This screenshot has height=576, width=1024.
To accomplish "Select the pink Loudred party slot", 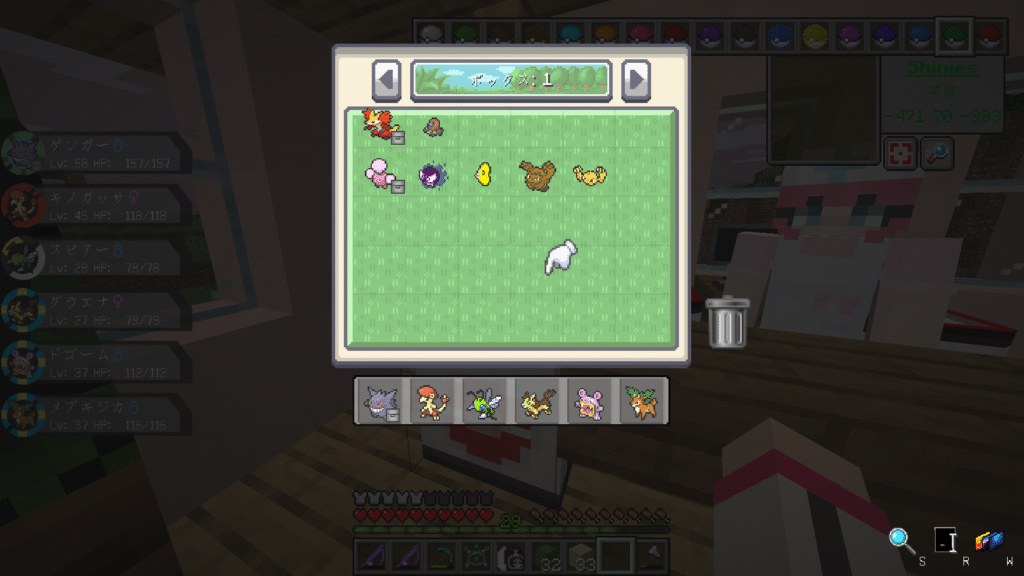I will (x=588, y=402).
